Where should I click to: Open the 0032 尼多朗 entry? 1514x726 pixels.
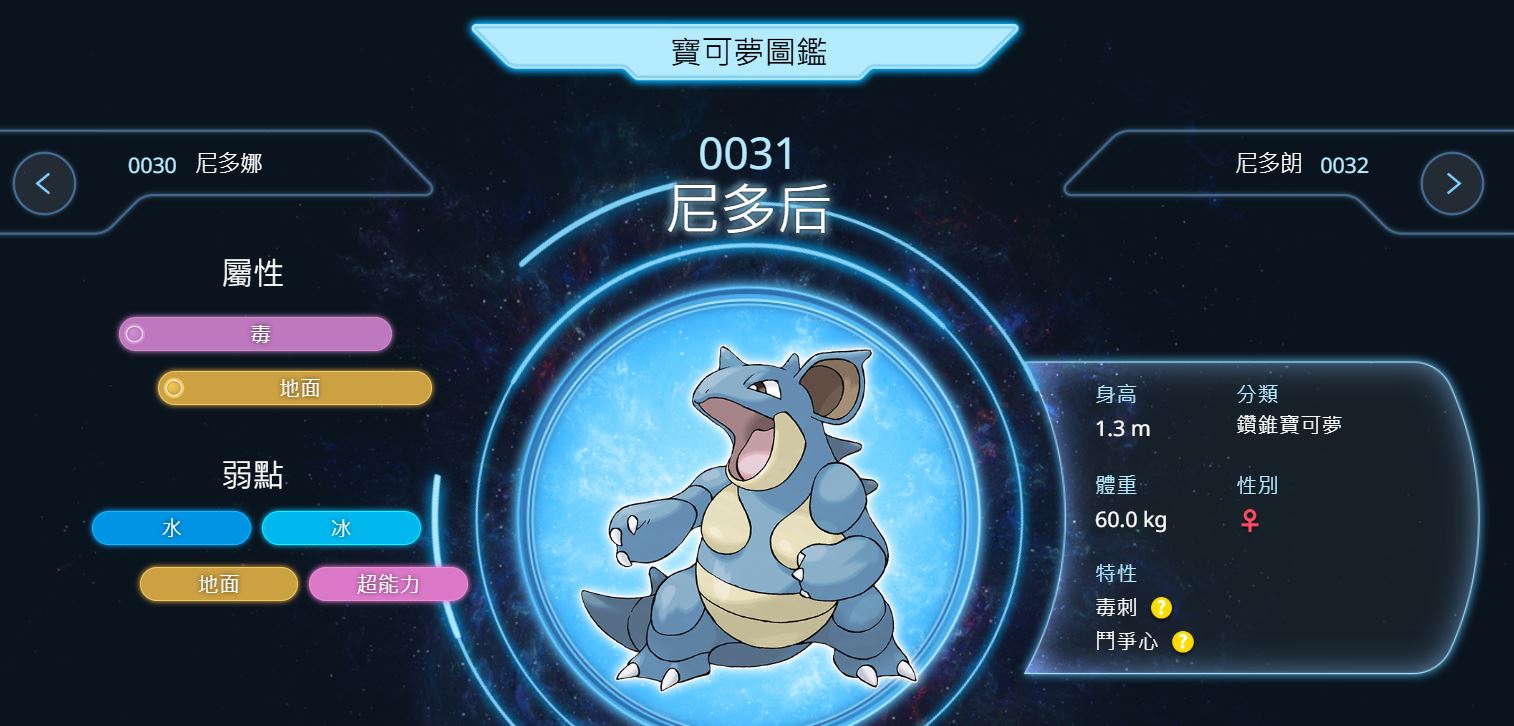[1301, 165]
